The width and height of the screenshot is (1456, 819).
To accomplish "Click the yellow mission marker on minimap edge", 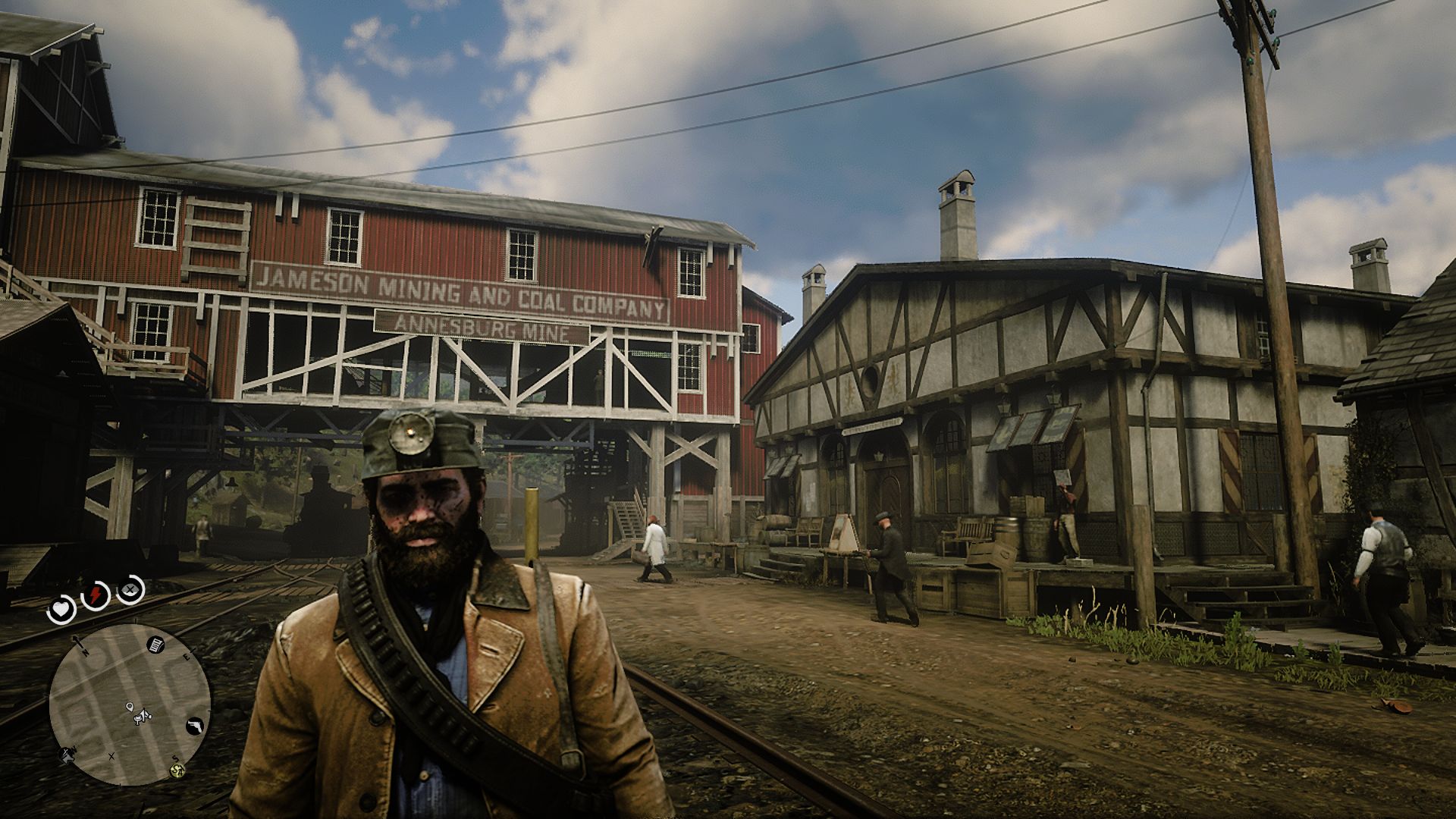I will [x=178, y=770].
